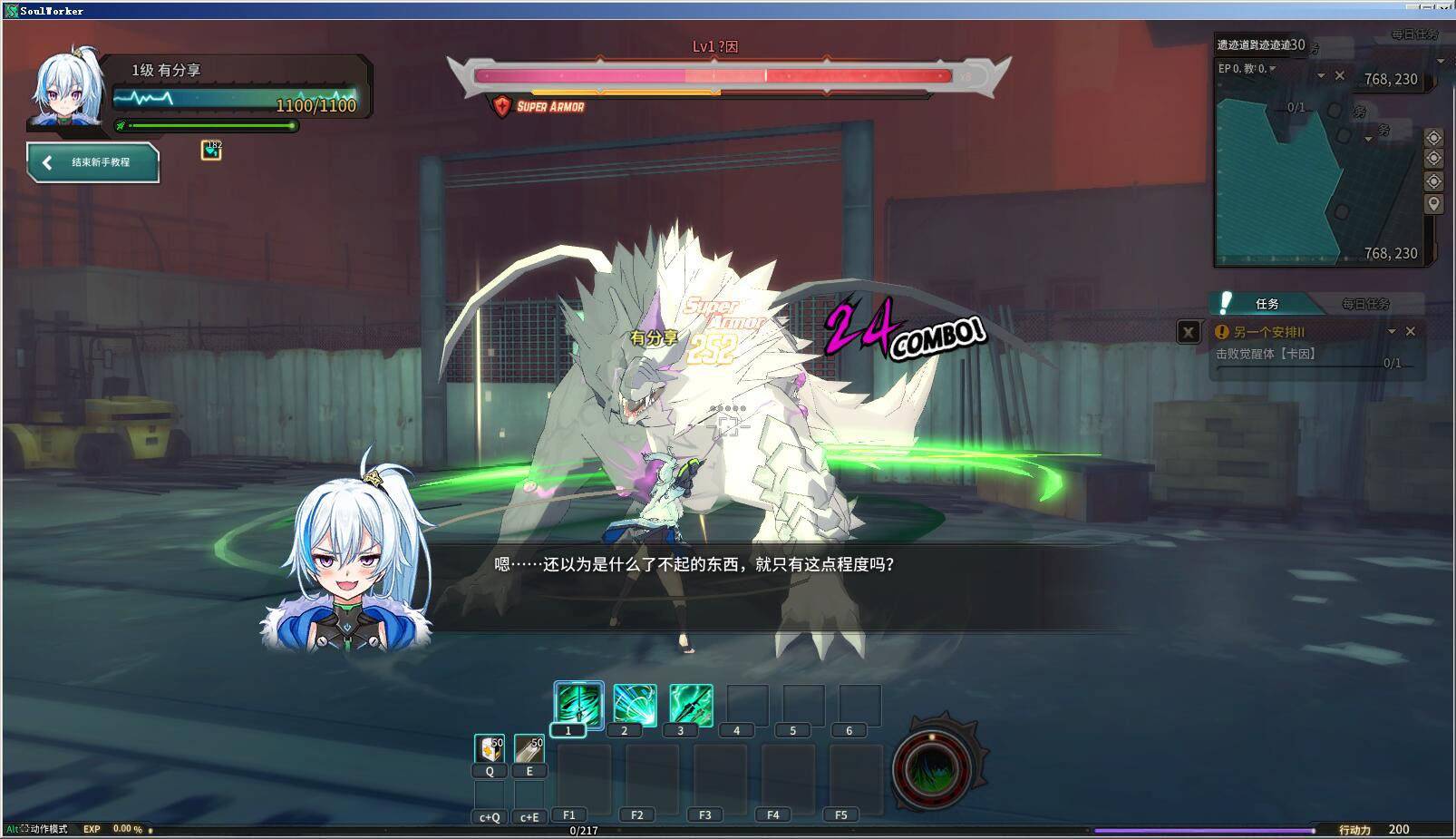Screen dimensions: 1456x839
Task: Click the map pin icon beside minimap
Action: (1433, 201)
